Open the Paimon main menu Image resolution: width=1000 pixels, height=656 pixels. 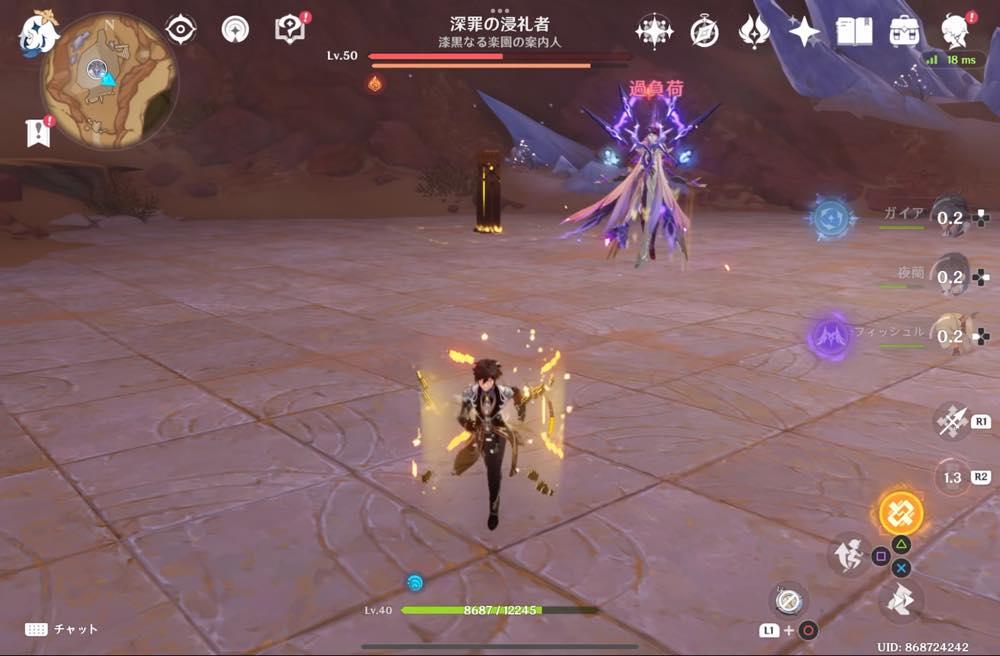pos(39,33)
